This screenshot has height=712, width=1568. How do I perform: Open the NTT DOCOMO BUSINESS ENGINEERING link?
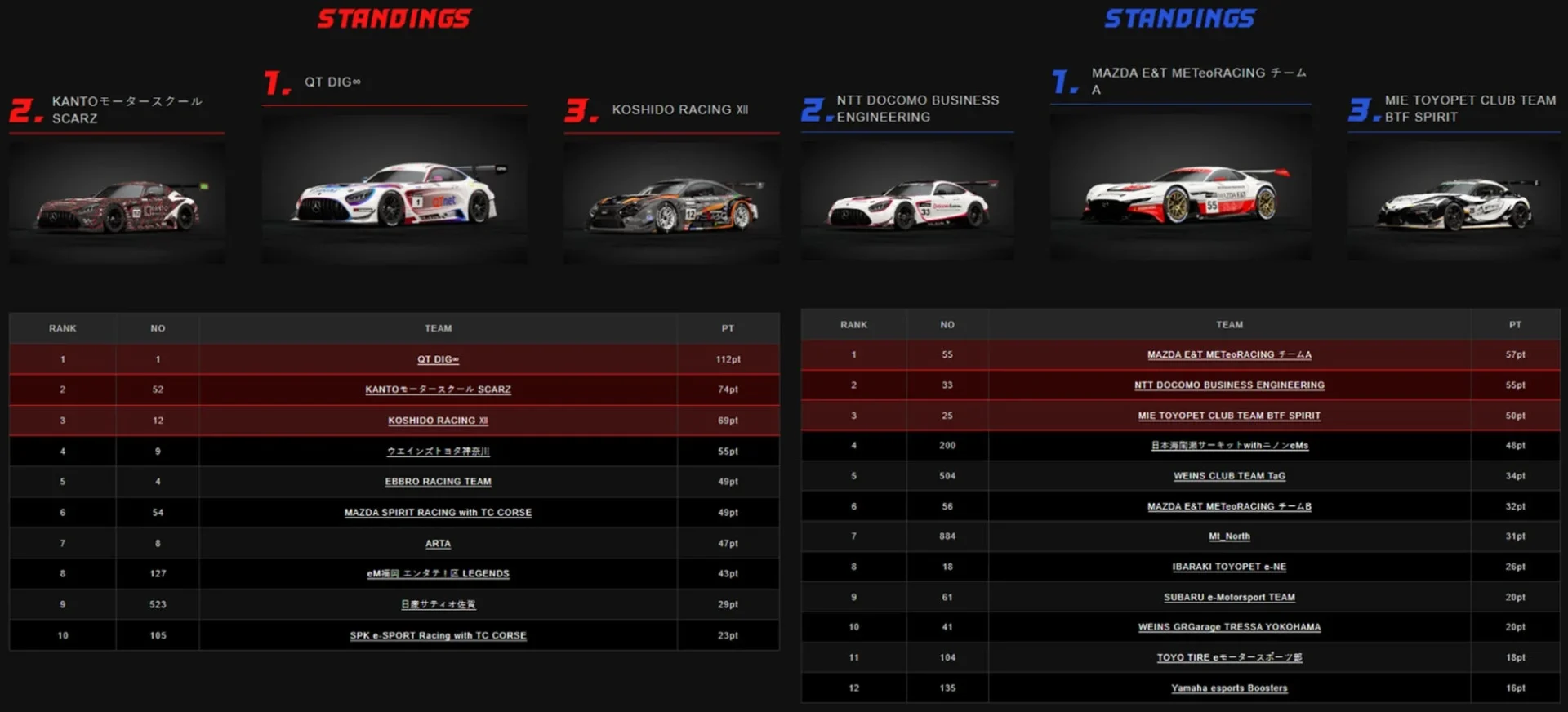1229,385
